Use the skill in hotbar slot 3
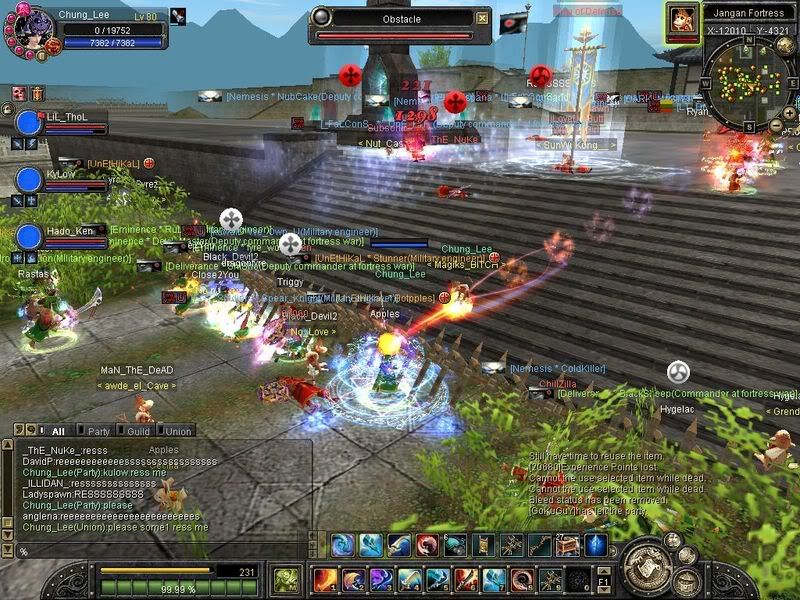Image resolution: width=800 pixels, height=600 pixels. point(382,579)
